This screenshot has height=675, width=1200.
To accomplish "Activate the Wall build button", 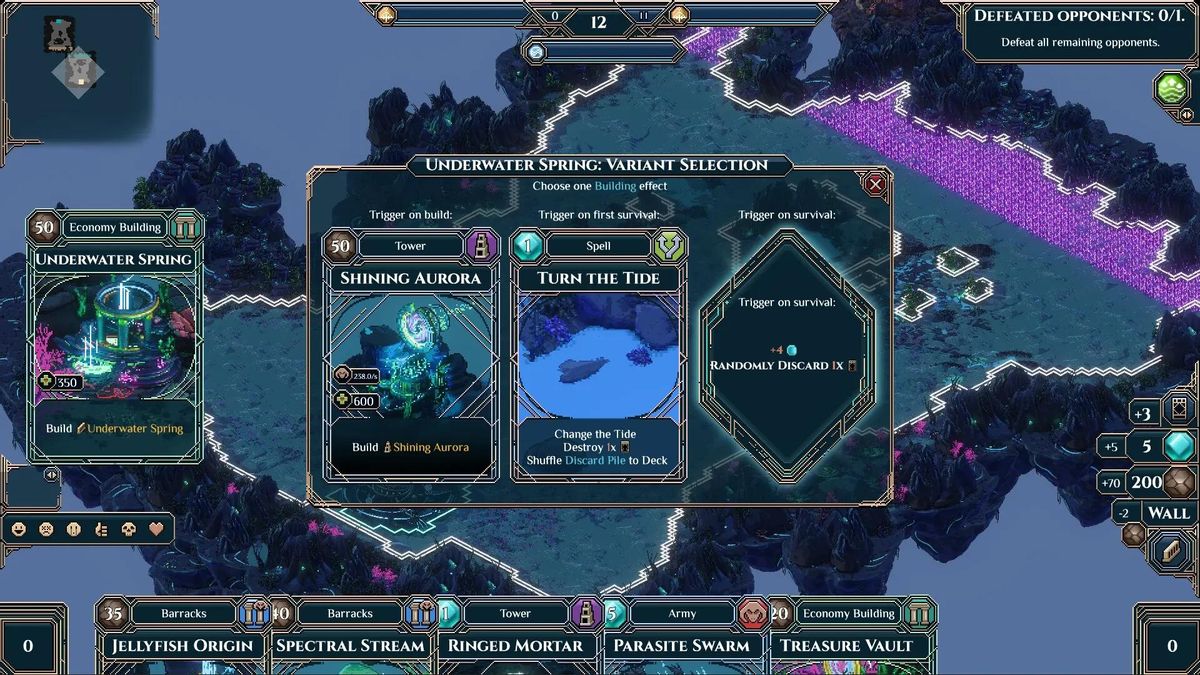I will [x=1168, y=513].
